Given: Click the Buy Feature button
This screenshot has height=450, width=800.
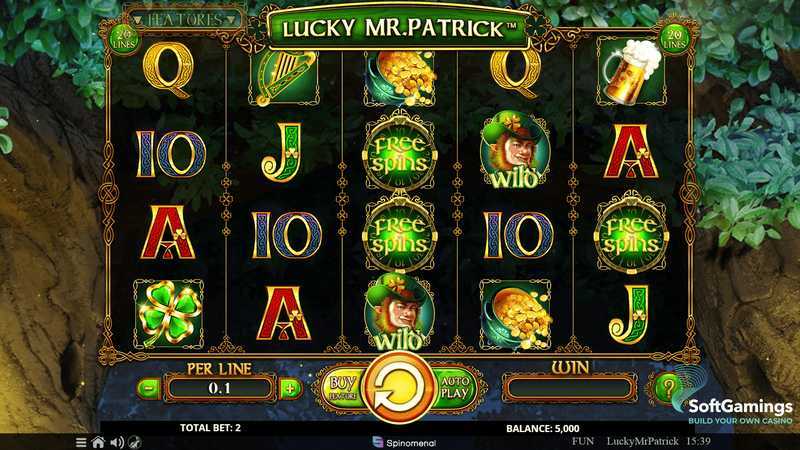Looking at the screenshot, I should tap(342, 387).
